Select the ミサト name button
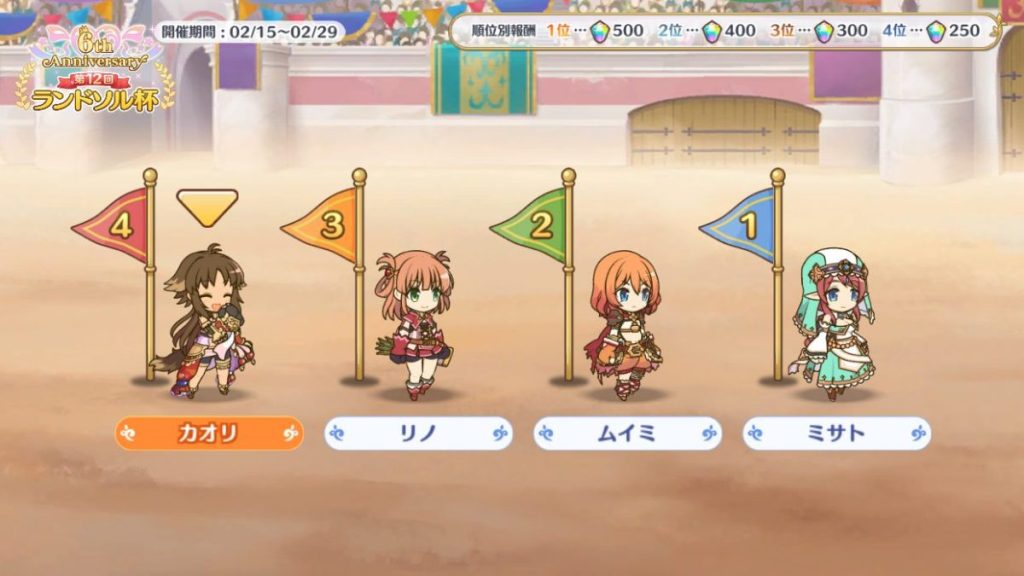Image resolution: width=1024 pixels, height=576 pixels. point(836,433)
